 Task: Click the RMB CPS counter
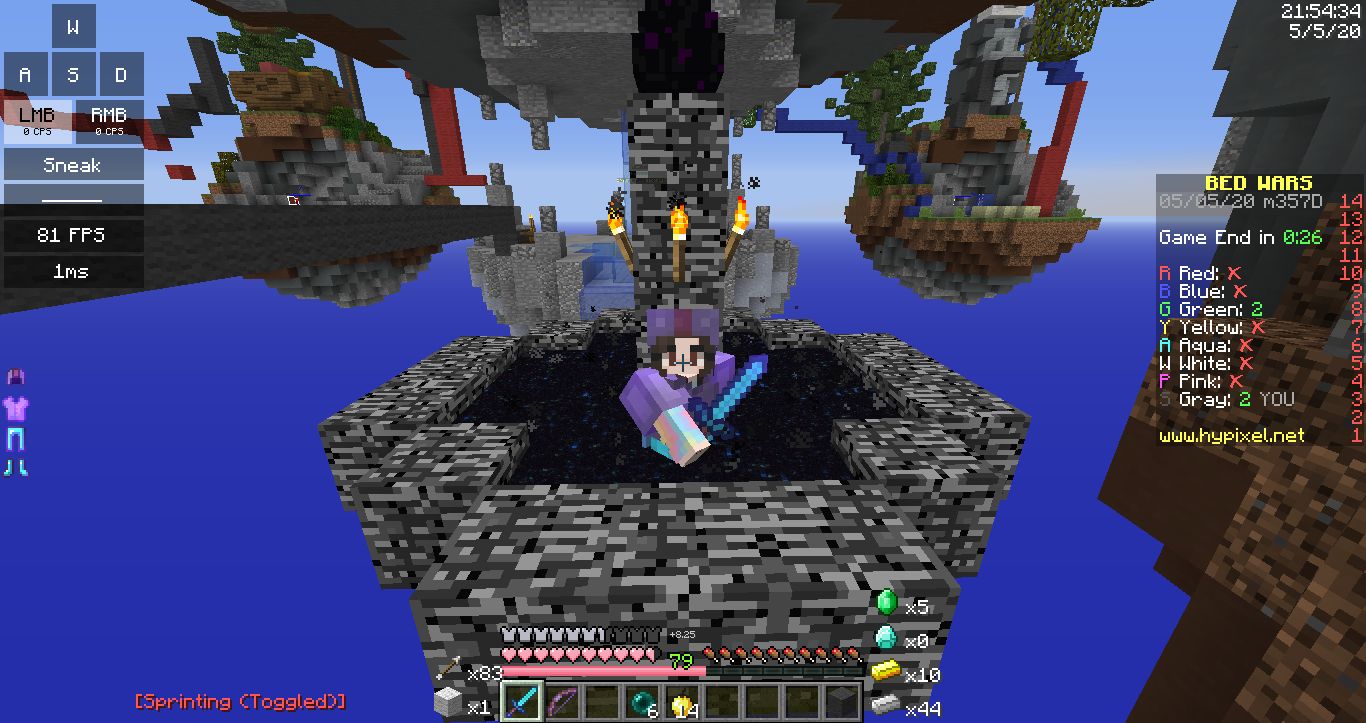pyautogui.click(x=110, y=119)
